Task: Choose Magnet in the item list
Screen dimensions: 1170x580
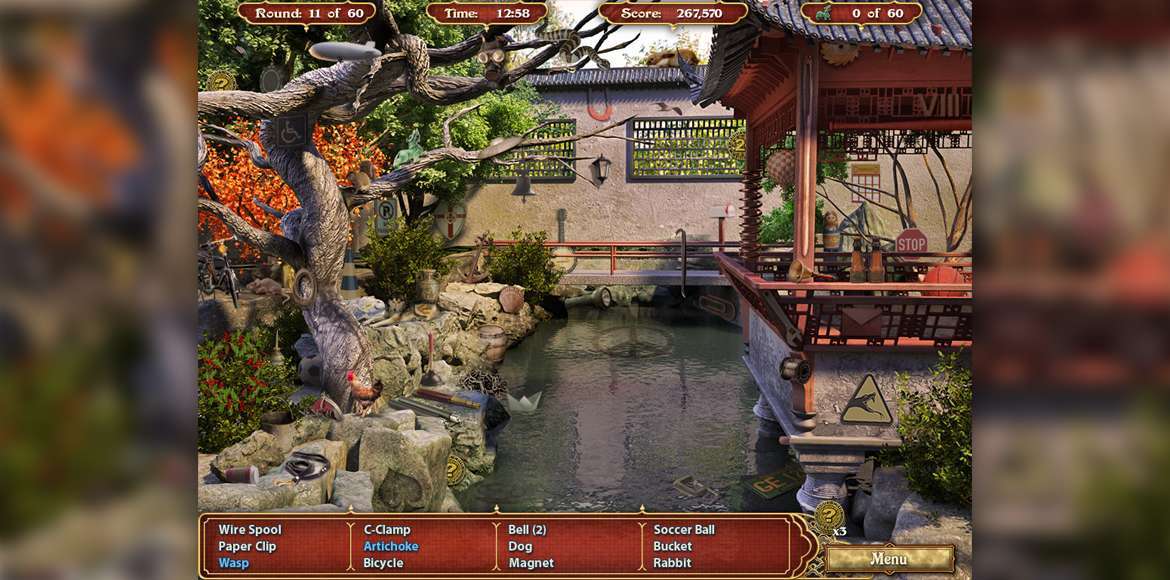Action: [x=531, y=563]
